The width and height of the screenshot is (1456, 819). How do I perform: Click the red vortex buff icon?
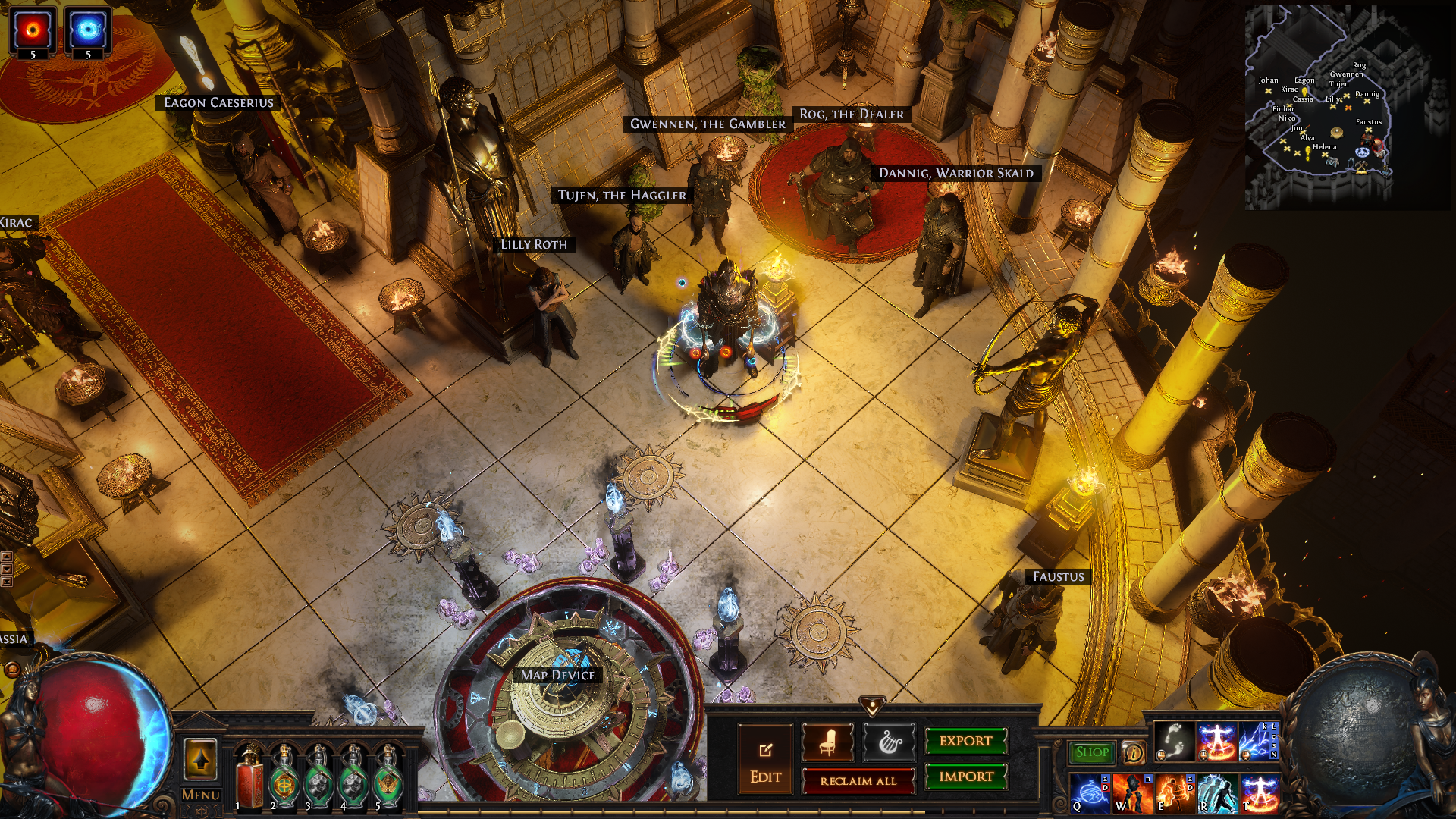pyautogui.click(x=33, y=30)
